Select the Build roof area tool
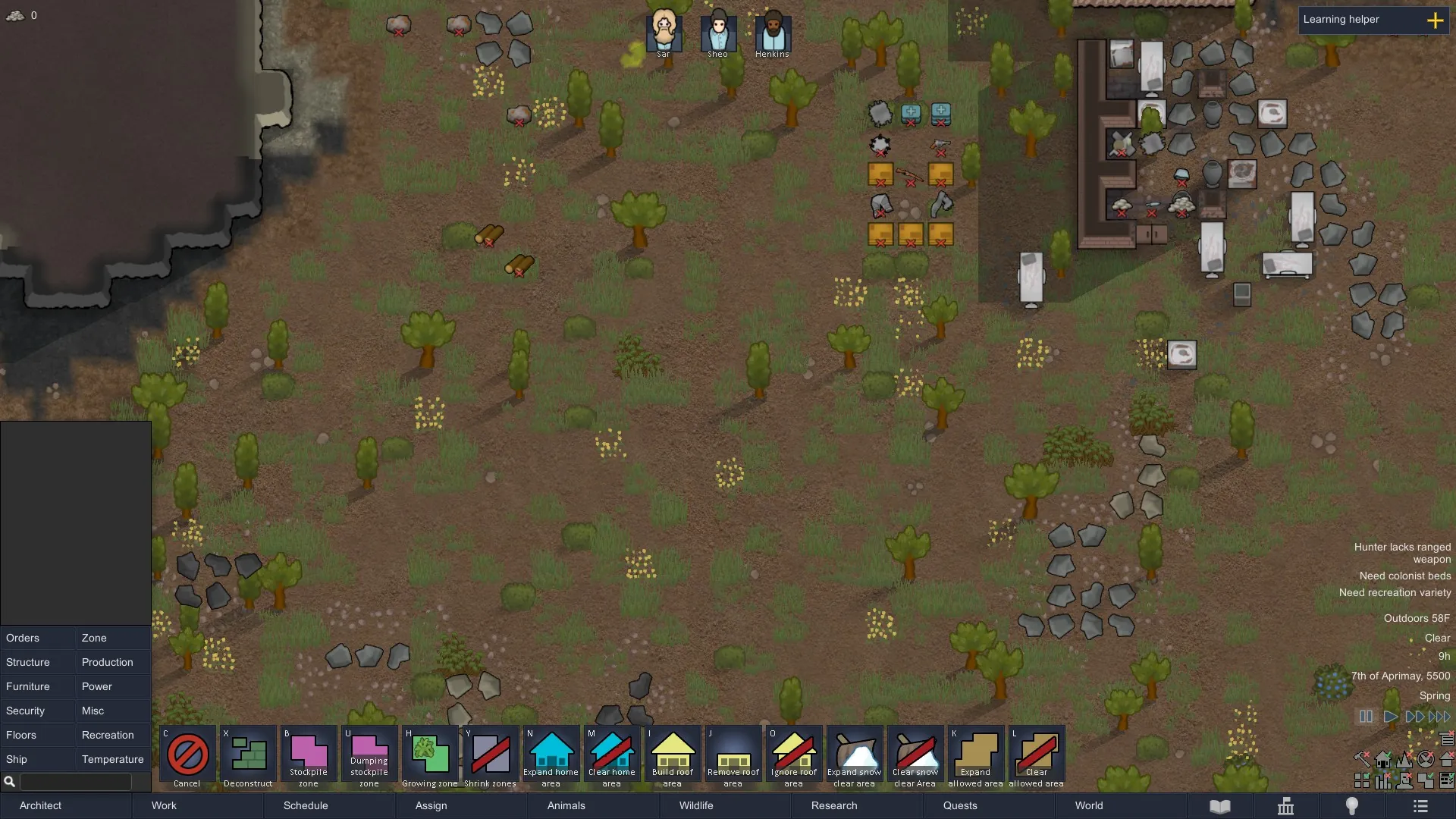Screen dimensions: 1456x819 673,757
